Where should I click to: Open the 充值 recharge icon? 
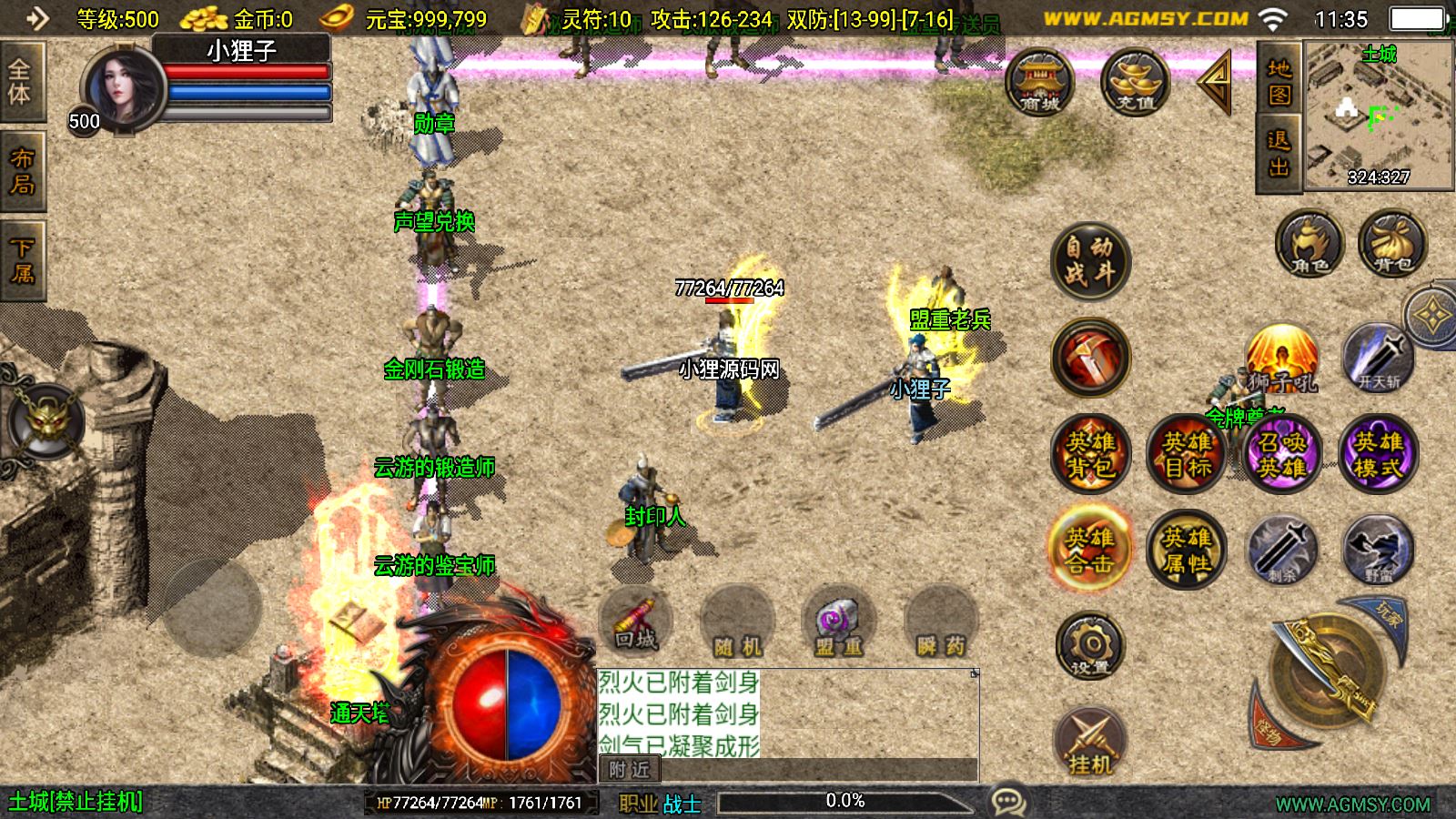[1135, 83]
